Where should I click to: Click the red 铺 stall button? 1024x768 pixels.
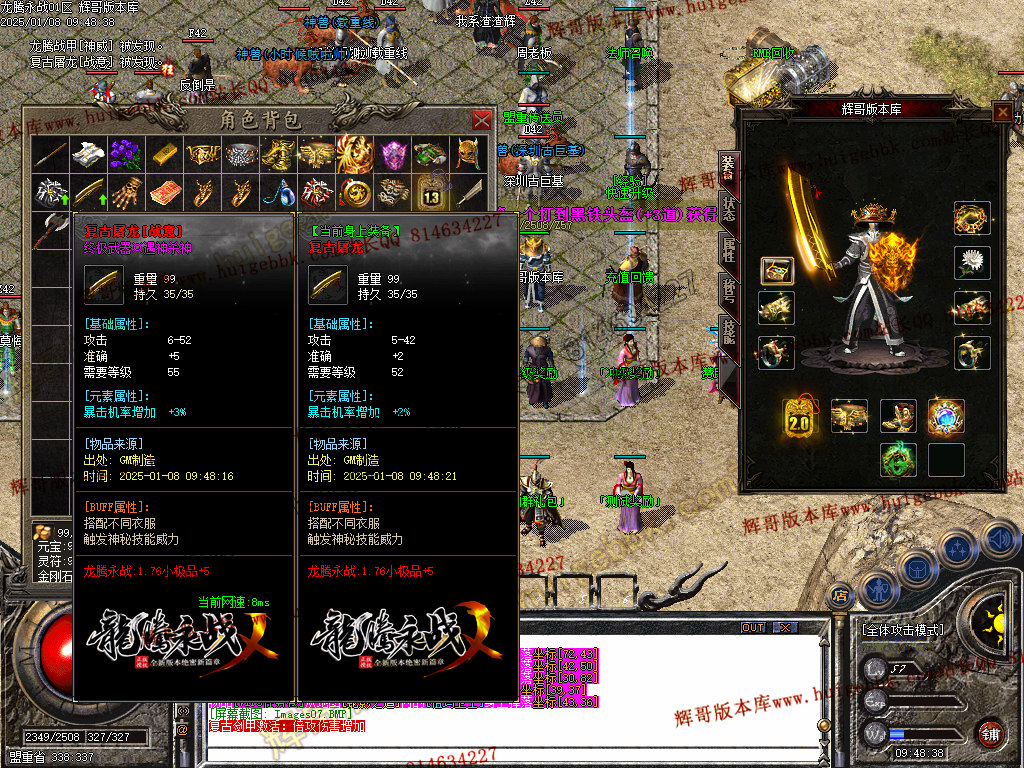pos(991,733)
